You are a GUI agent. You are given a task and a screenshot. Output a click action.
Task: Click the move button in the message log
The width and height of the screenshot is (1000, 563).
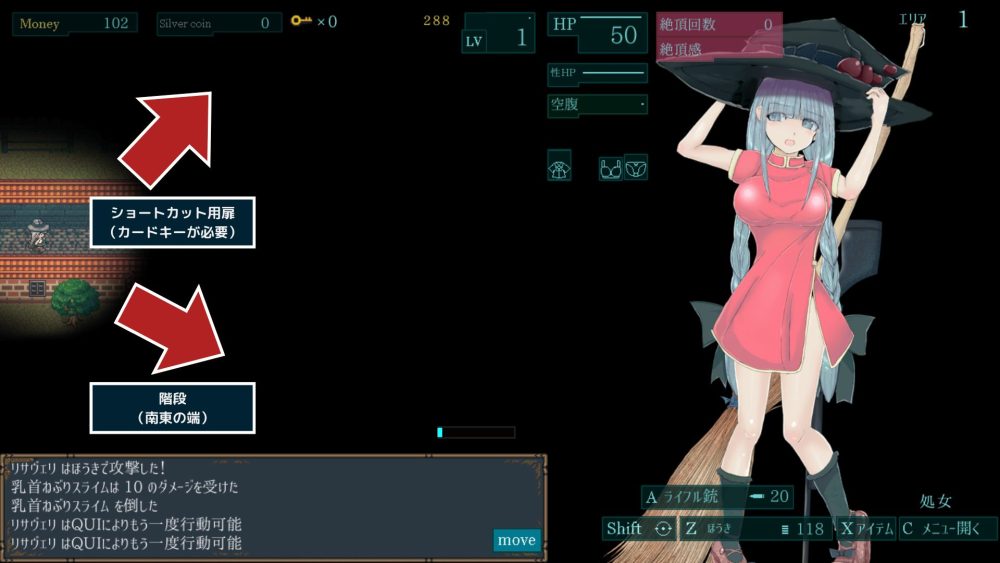point(516,540)
